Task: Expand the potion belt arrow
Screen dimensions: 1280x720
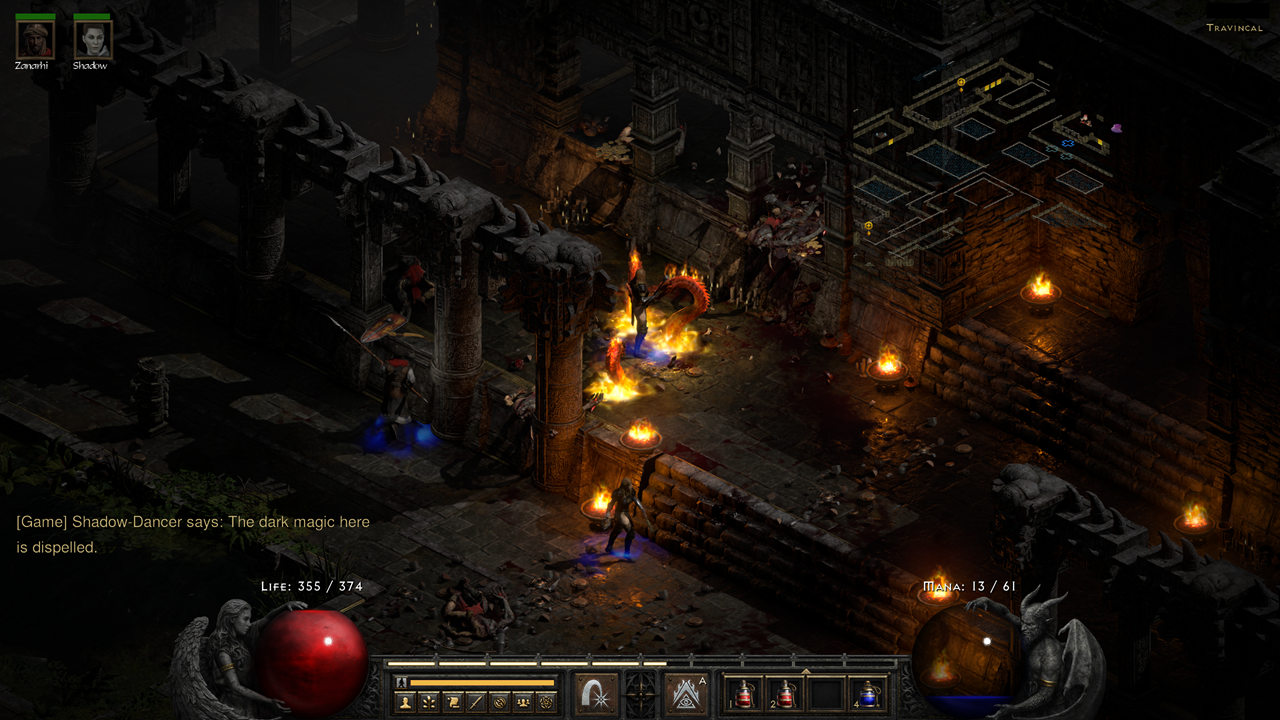Action: click(x=806, y=671)
